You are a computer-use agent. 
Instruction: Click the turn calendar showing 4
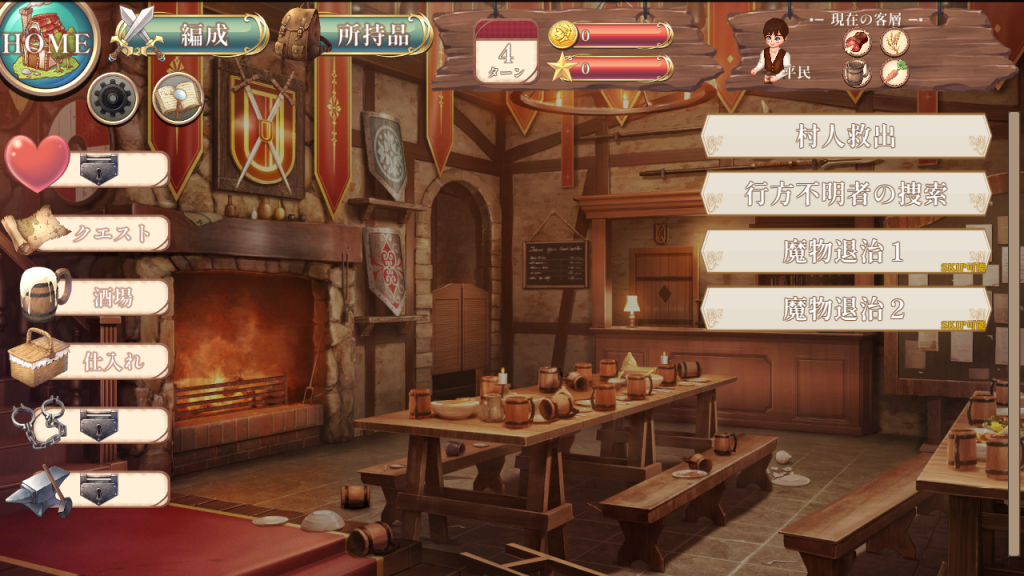(x=506, y=52)
